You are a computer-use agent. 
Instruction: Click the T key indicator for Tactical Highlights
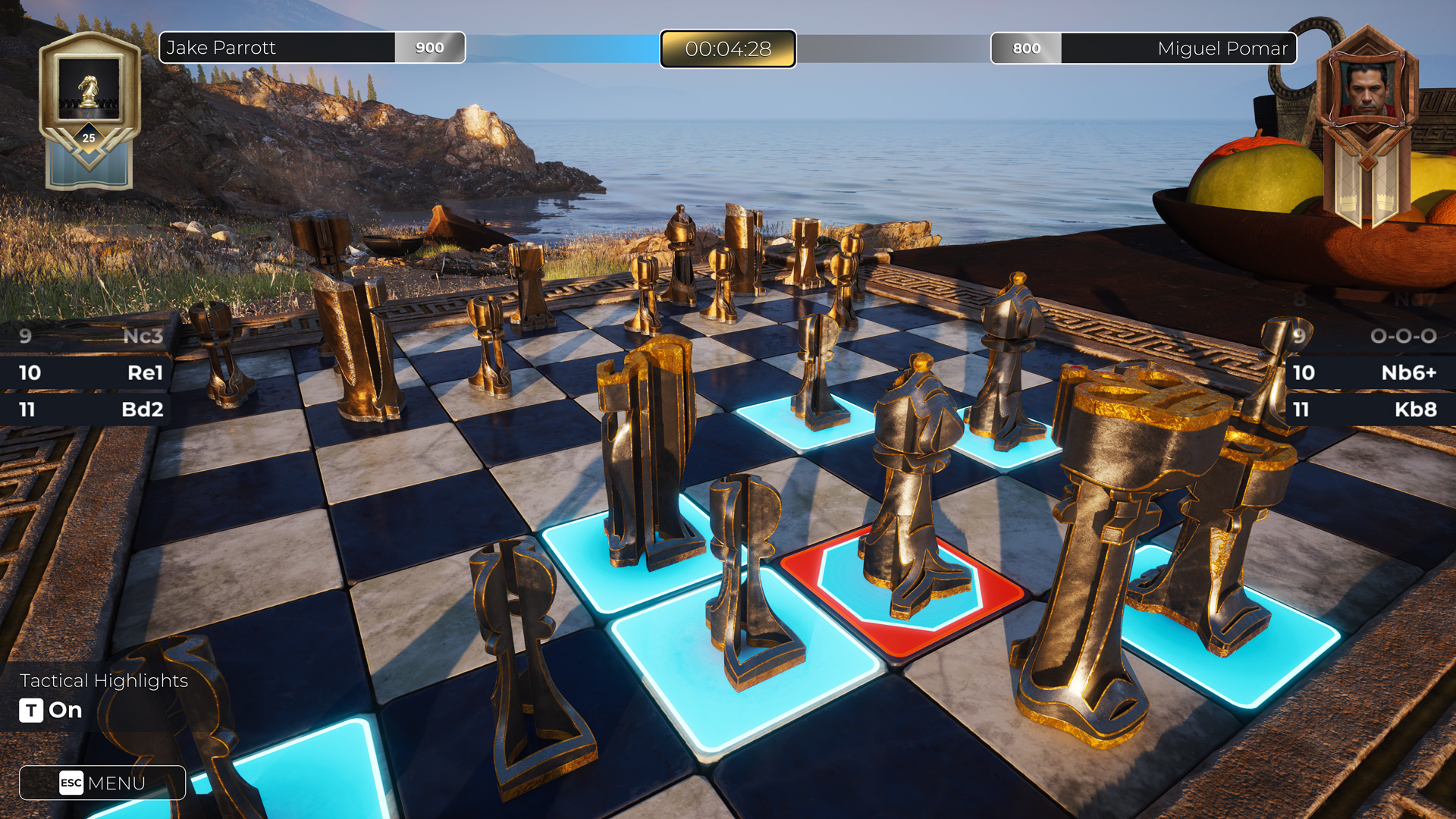[x=30, y=711]
